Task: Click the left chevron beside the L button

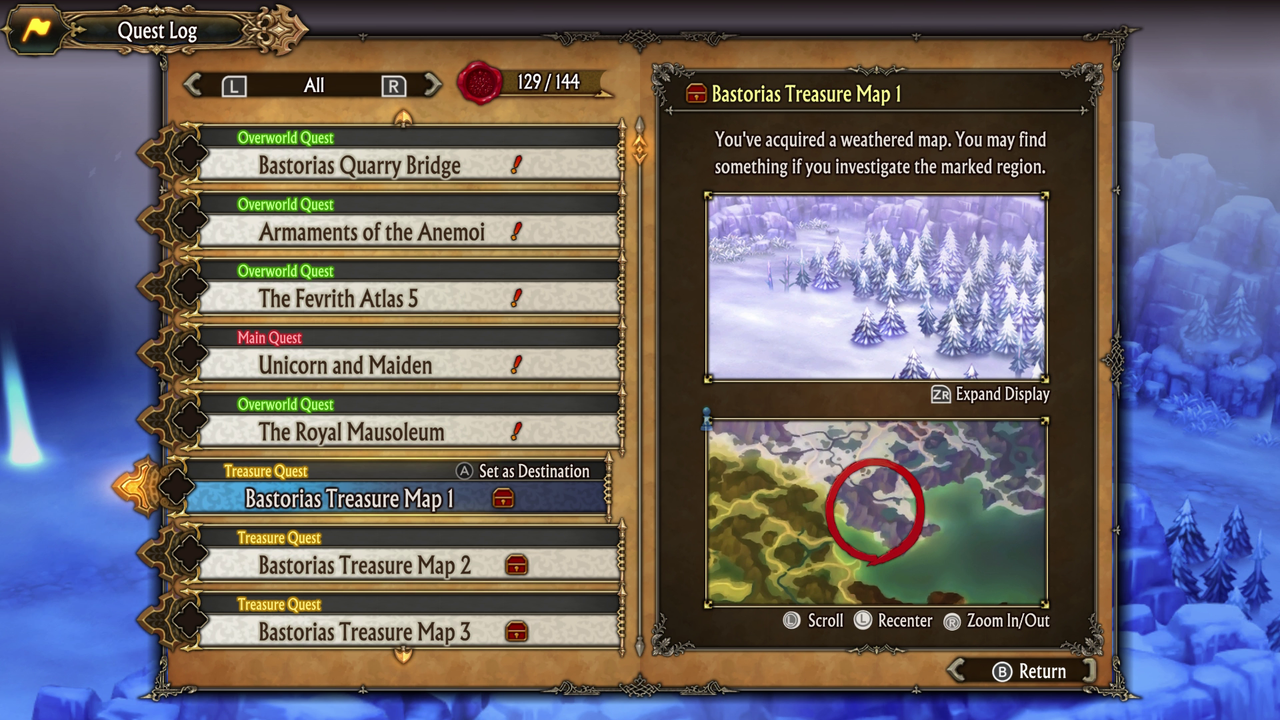Action: 193,85
